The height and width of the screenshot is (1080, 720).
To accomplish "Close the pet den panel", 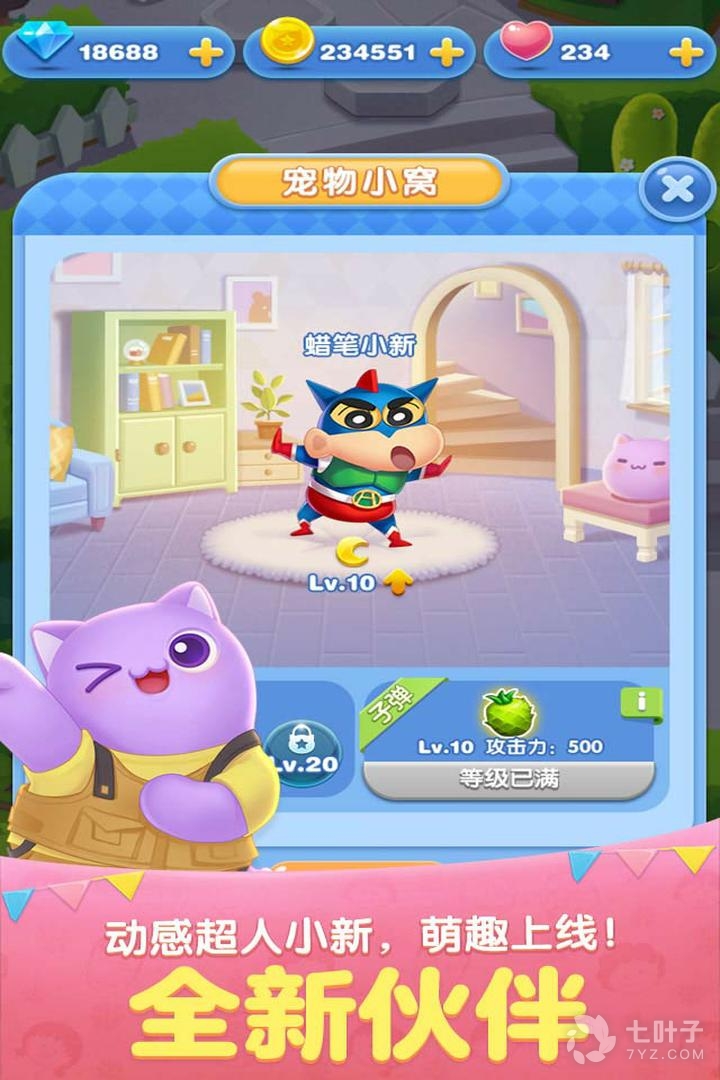I will tap(676, 188).
